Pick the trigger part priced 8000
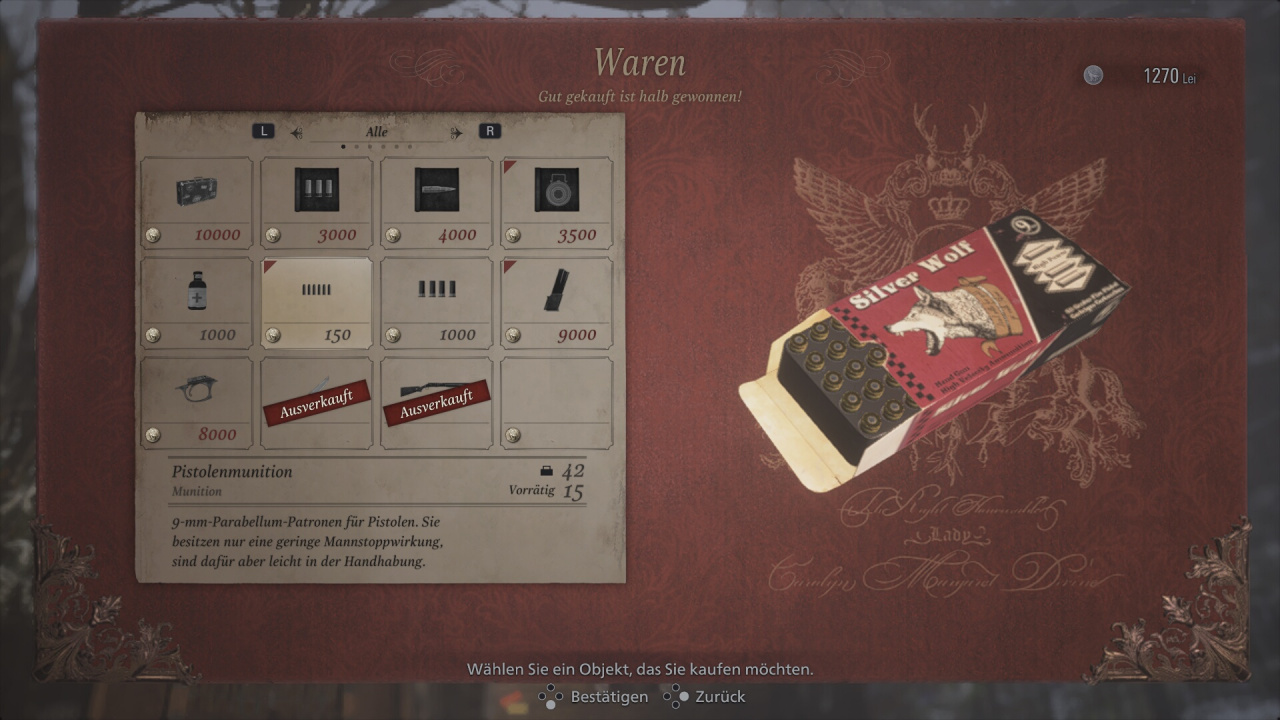1280x720 pixels. coord(197,402)
